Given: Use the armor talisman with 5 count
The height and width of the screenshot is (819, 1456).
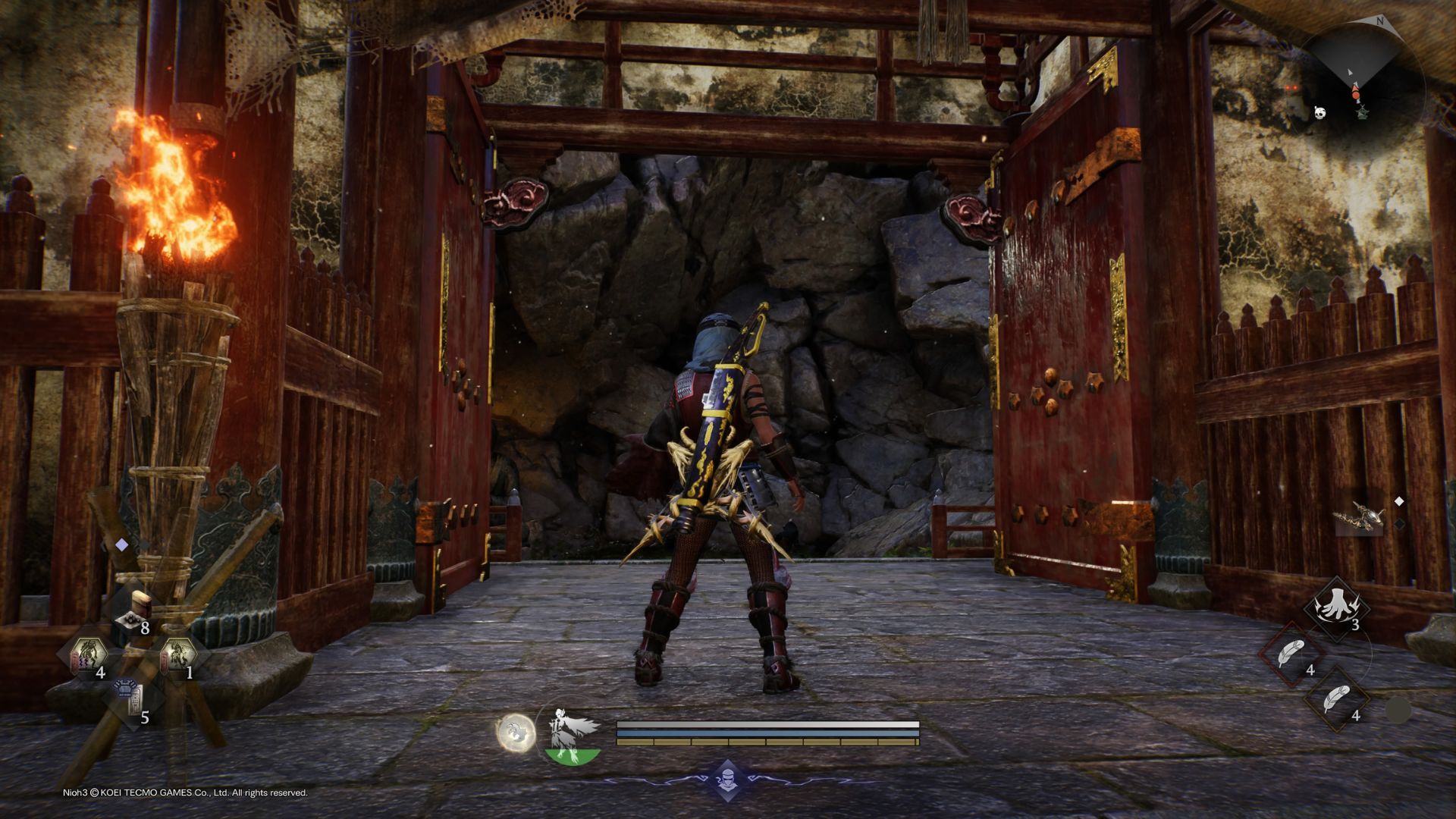Looking at the screenshot, I should 133,698.
